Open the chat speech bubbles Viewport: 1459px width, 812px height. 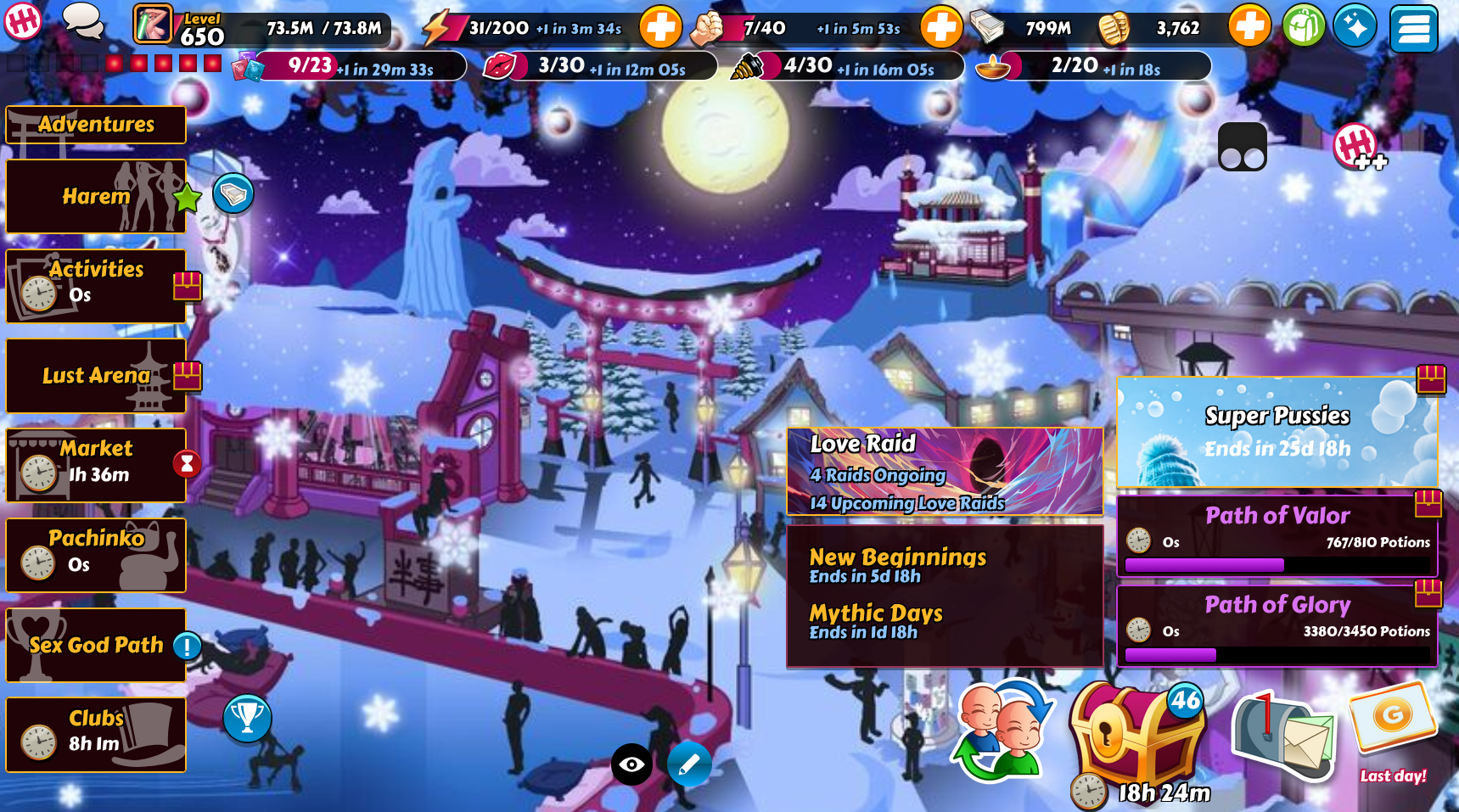click(83, 22)
